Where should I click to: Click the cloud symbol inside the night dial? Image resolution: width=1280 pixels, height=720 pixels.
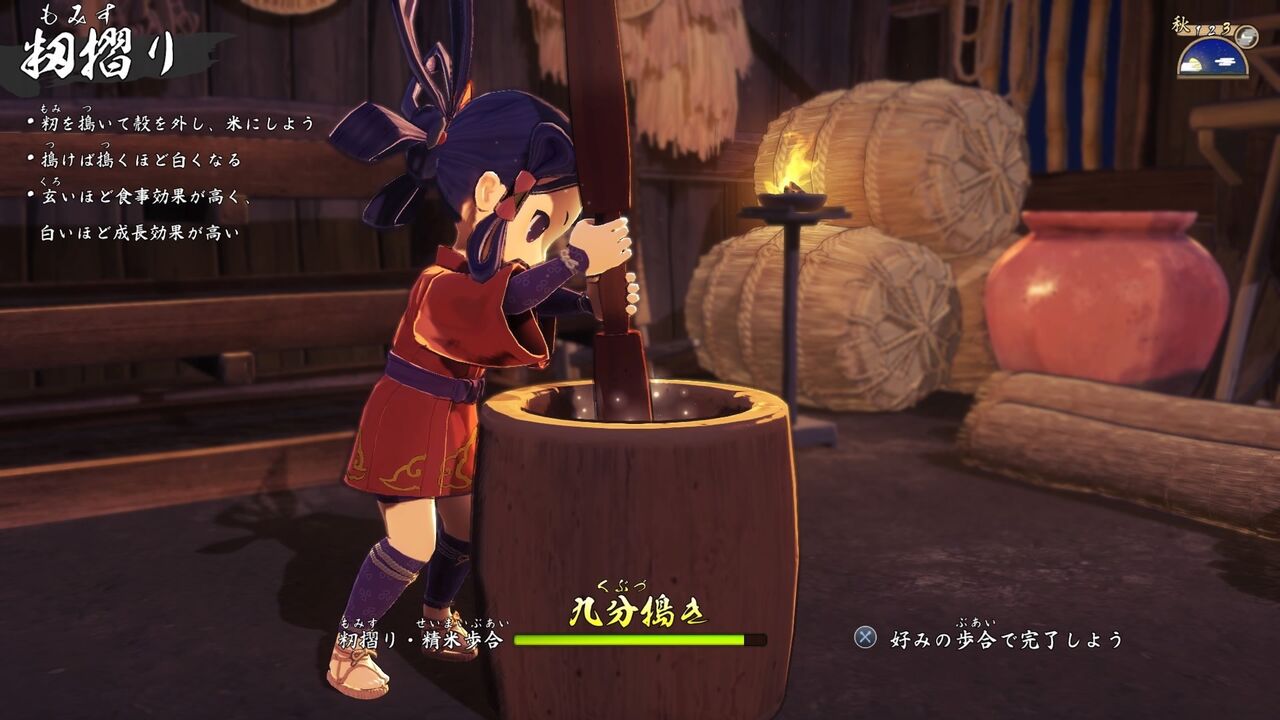[1225, 61]
